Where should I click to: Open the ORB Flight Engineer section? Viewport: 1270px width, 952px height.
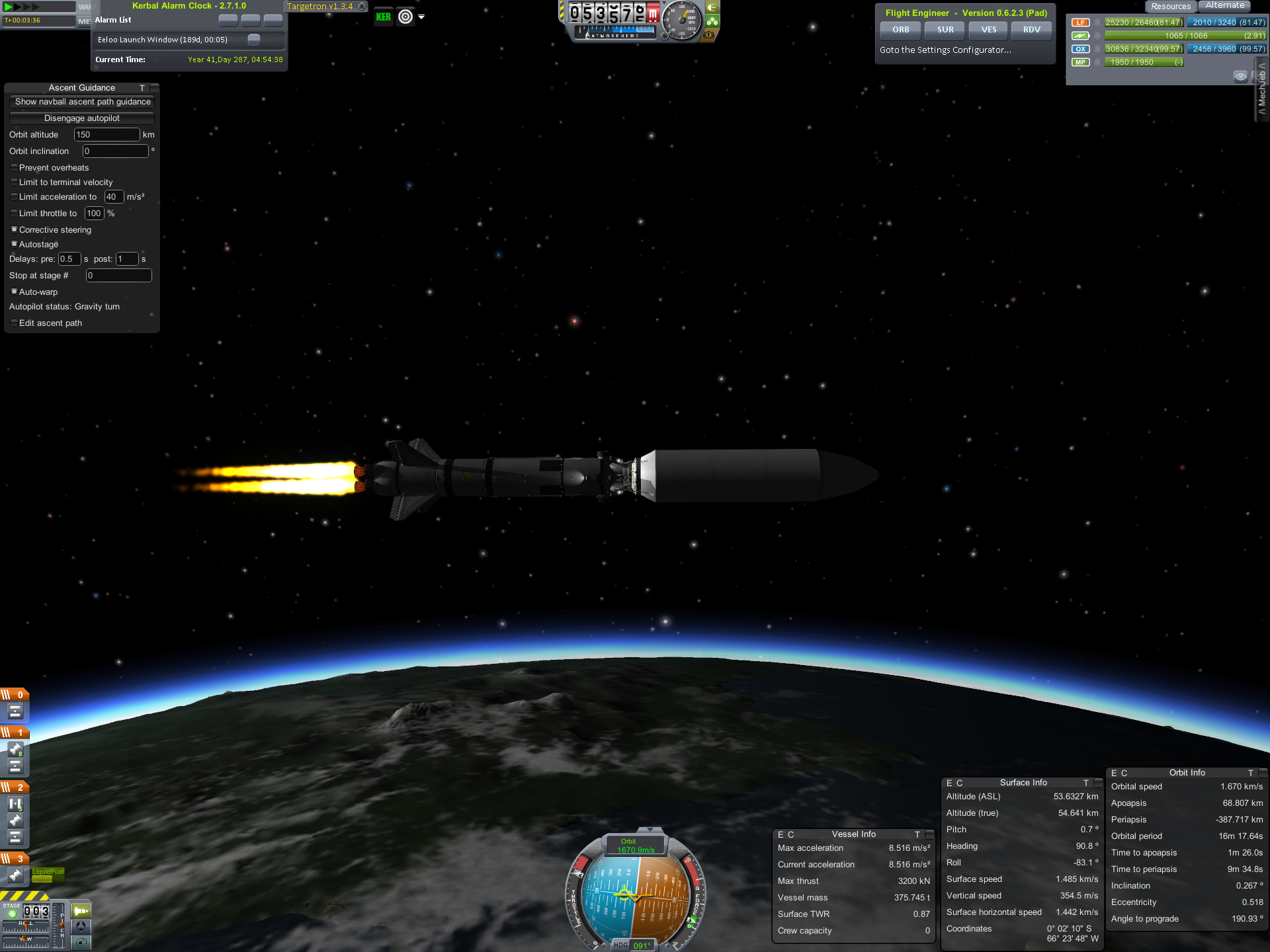coord(900,30)
